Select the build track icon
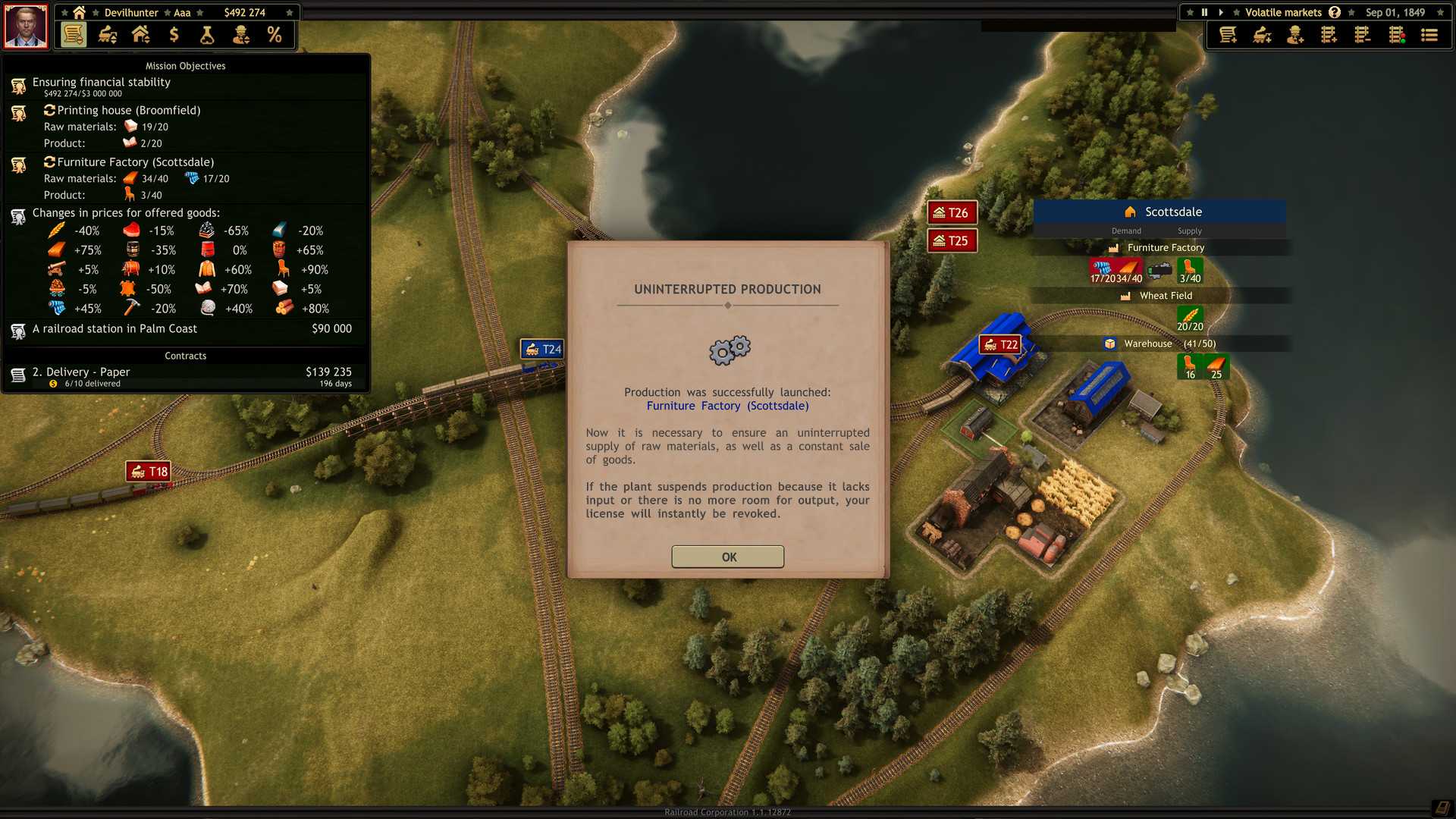 click(1329, 35)
